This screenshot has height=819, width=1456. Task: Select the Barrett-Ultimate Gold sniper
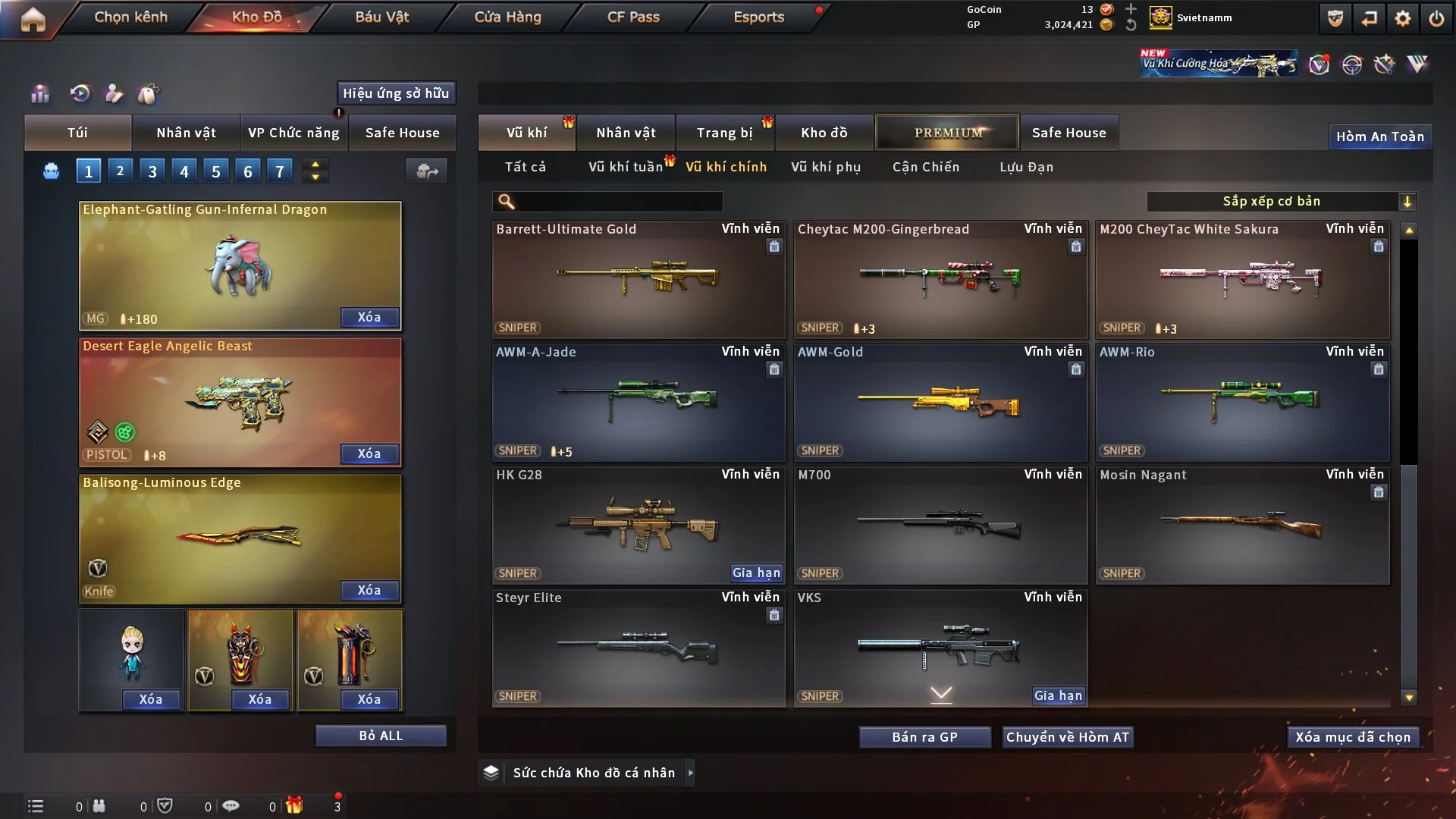(x=638, y=279)
